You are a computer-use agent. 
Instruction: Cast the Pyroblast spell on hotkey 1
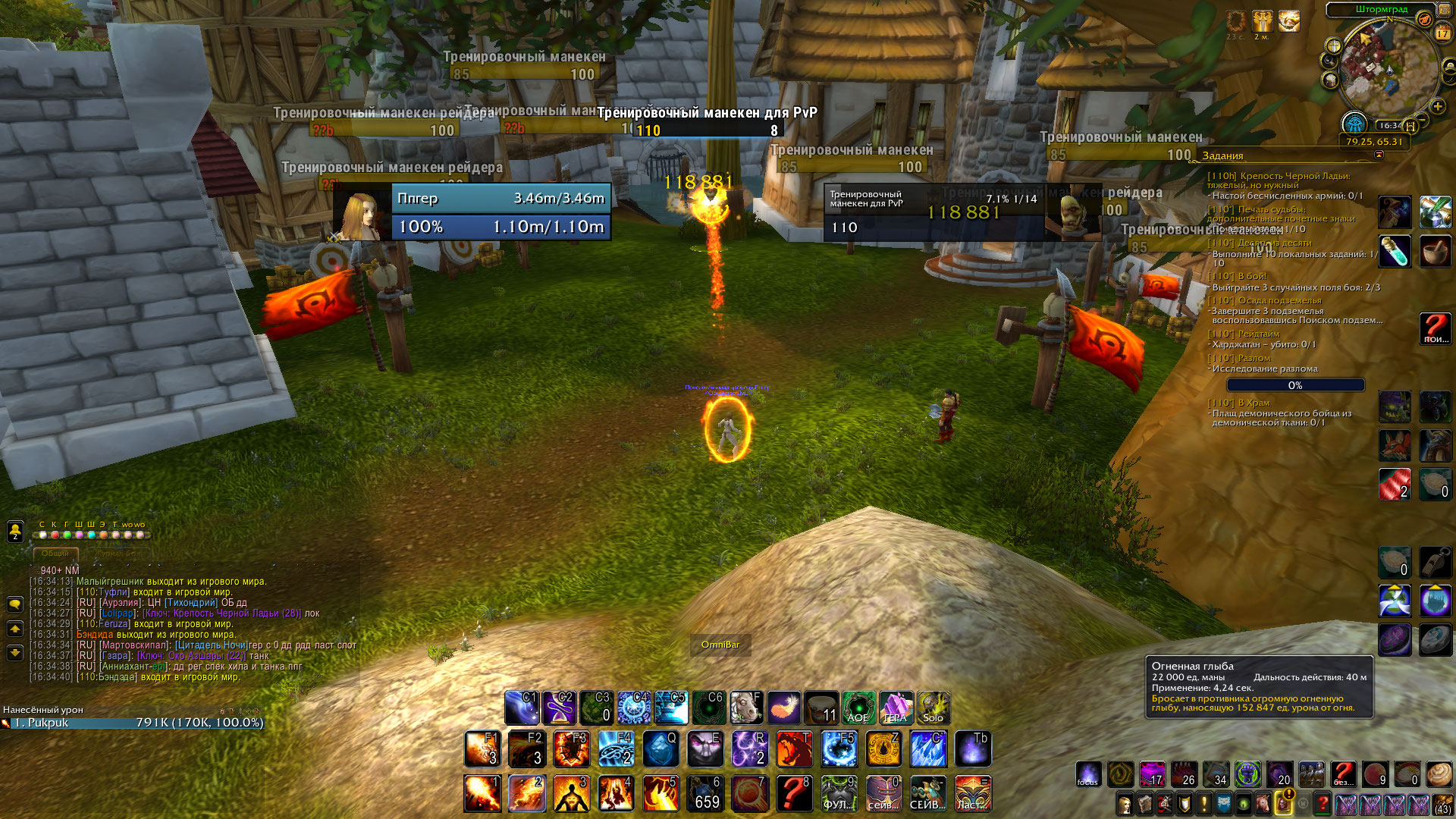coord(482,793)
